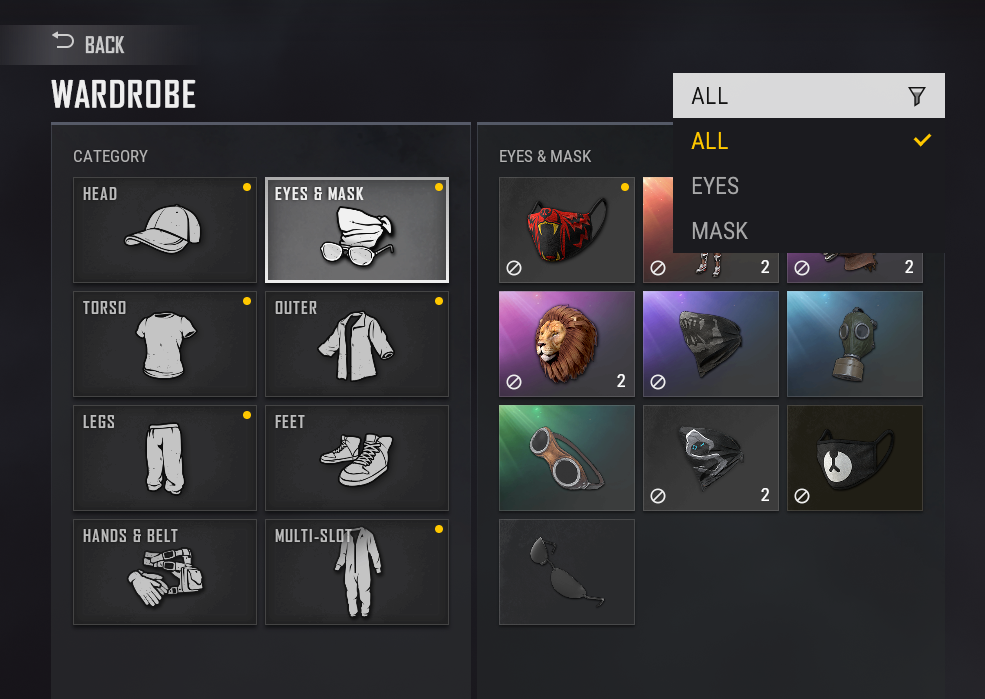This screenshot has height=699, width=985.
Task: Open the Feet category
Action: (x=357, y=458)
